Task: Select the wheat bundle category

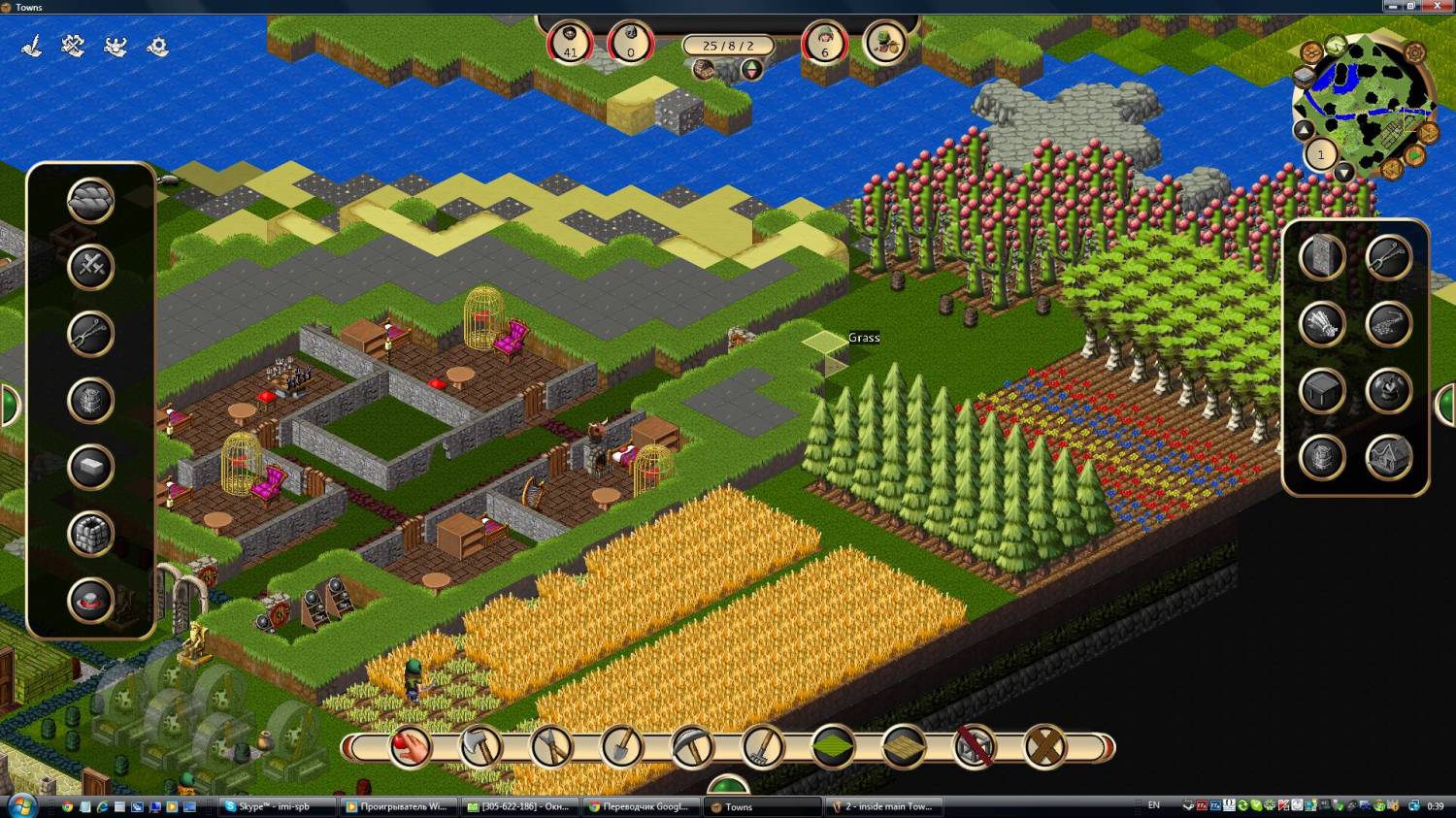Action: pos(1321,324)
